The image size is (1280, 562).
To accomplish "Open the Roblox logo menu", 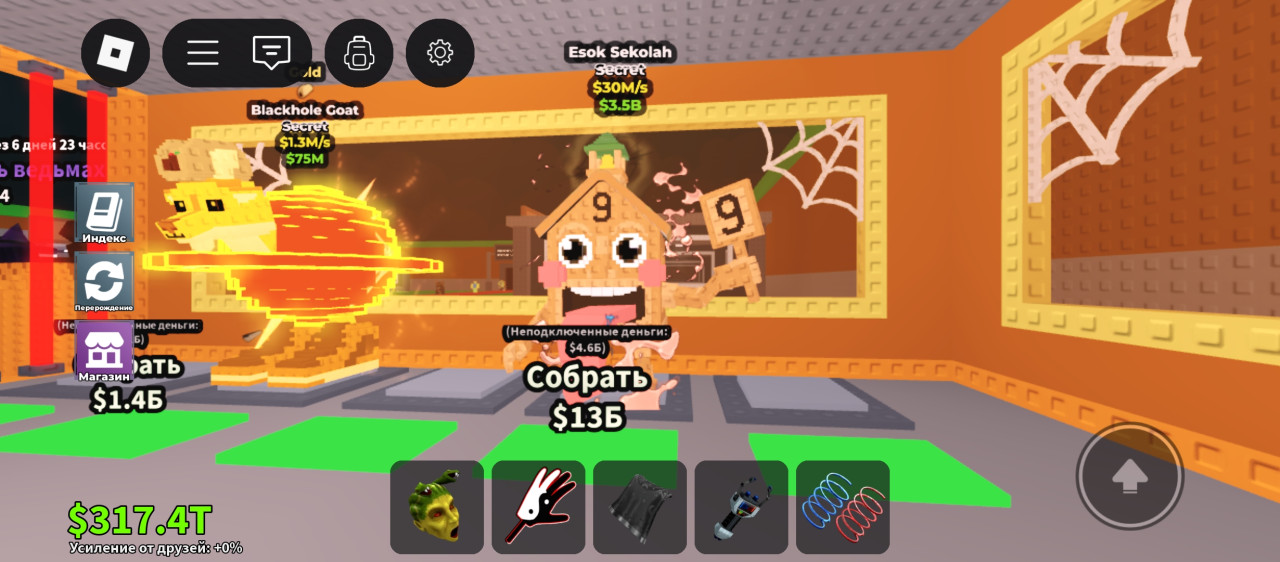I will pyautogui.click(x=115, y=53).
